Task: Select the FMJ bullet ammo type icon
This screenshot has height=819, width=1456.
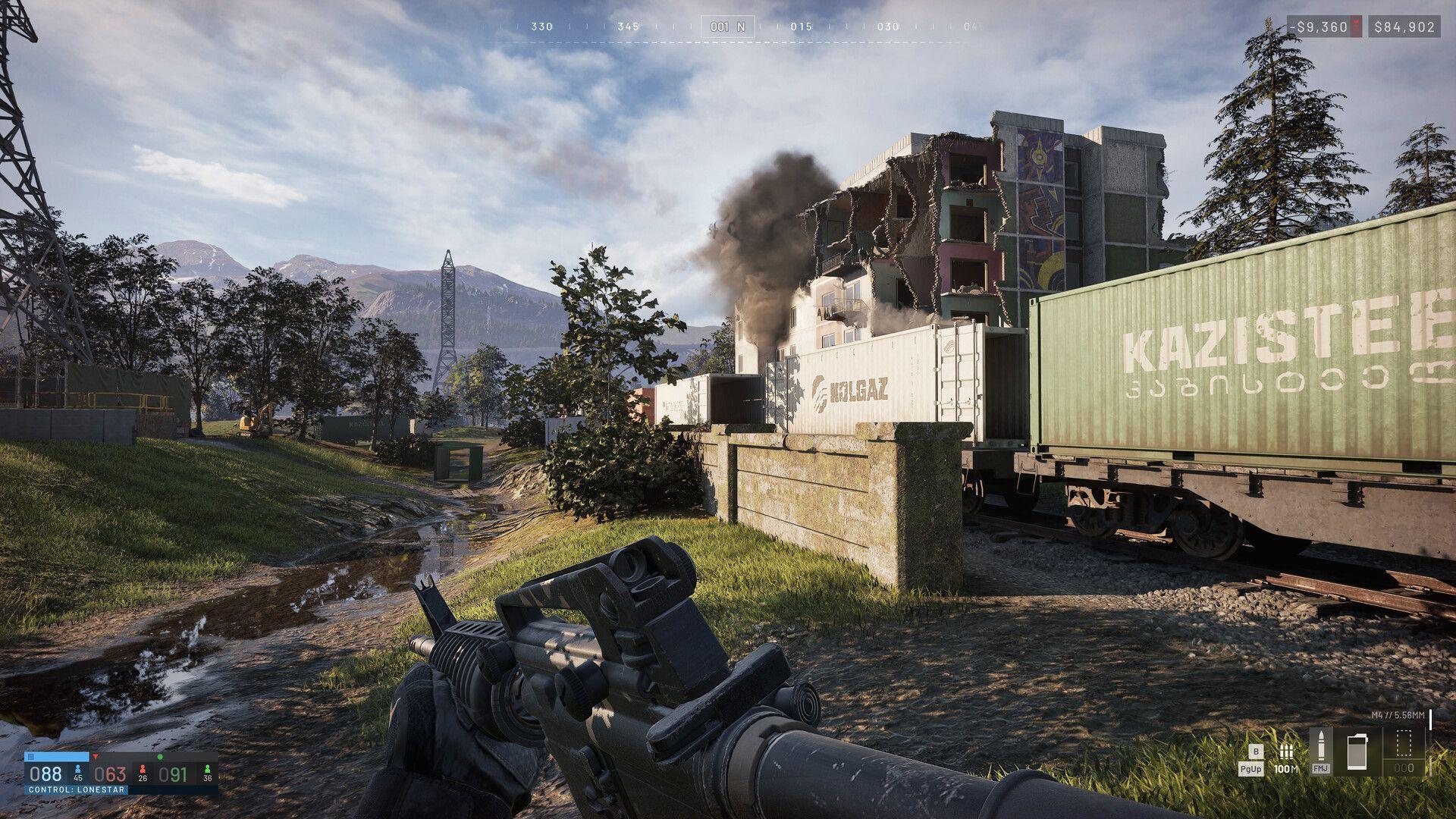Action: click(1322, 748)
